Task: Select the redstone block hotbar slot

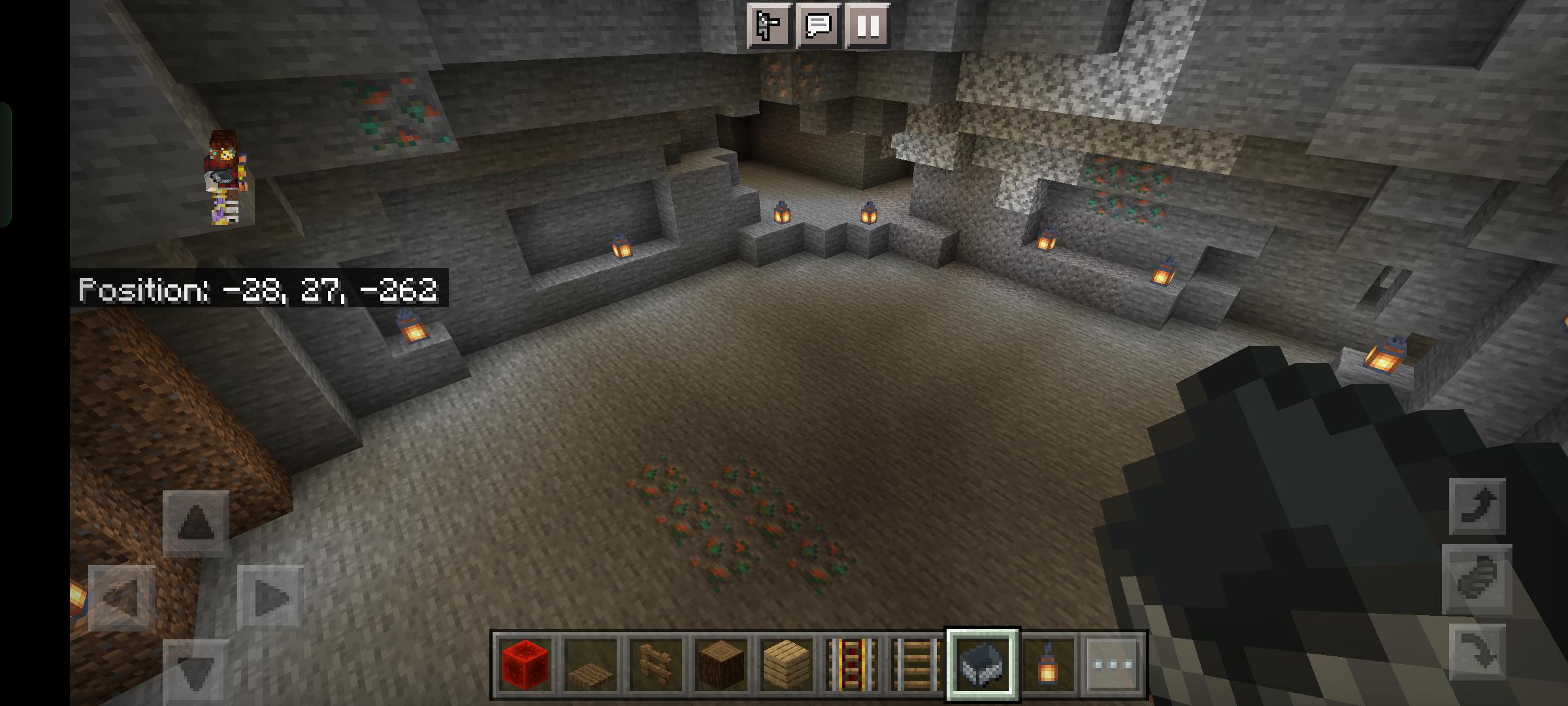Action: (525, 665)
